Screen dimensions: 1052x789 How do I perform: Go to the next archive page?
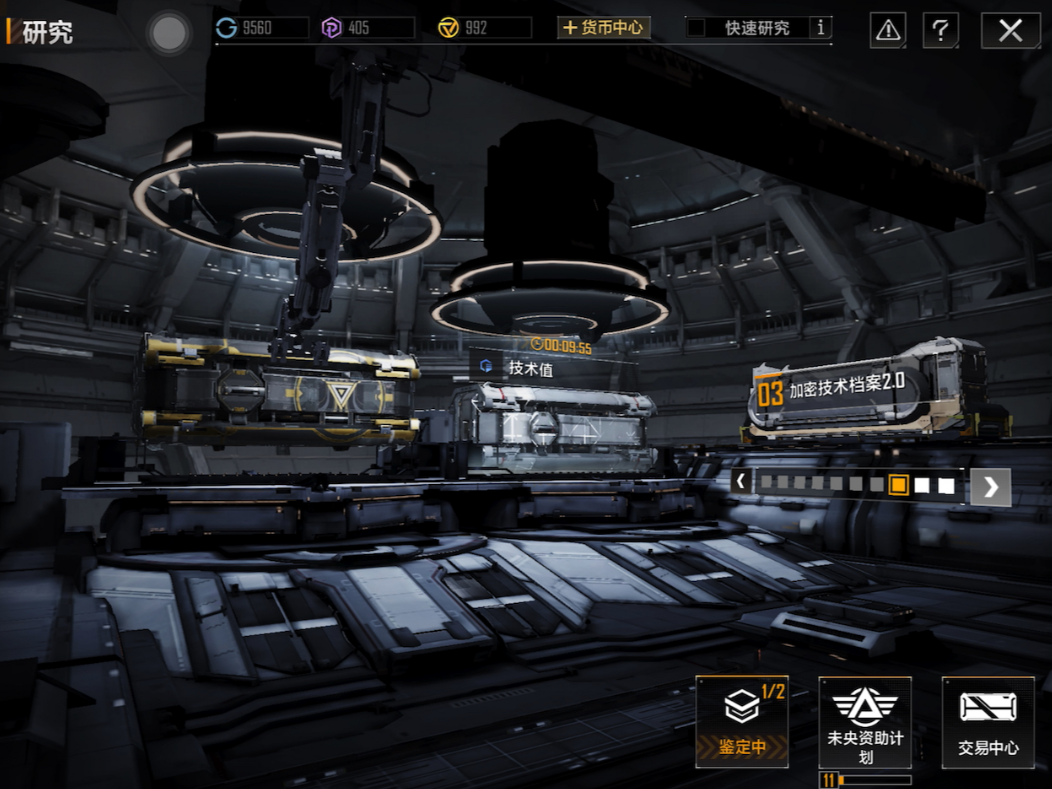point(990,486)
